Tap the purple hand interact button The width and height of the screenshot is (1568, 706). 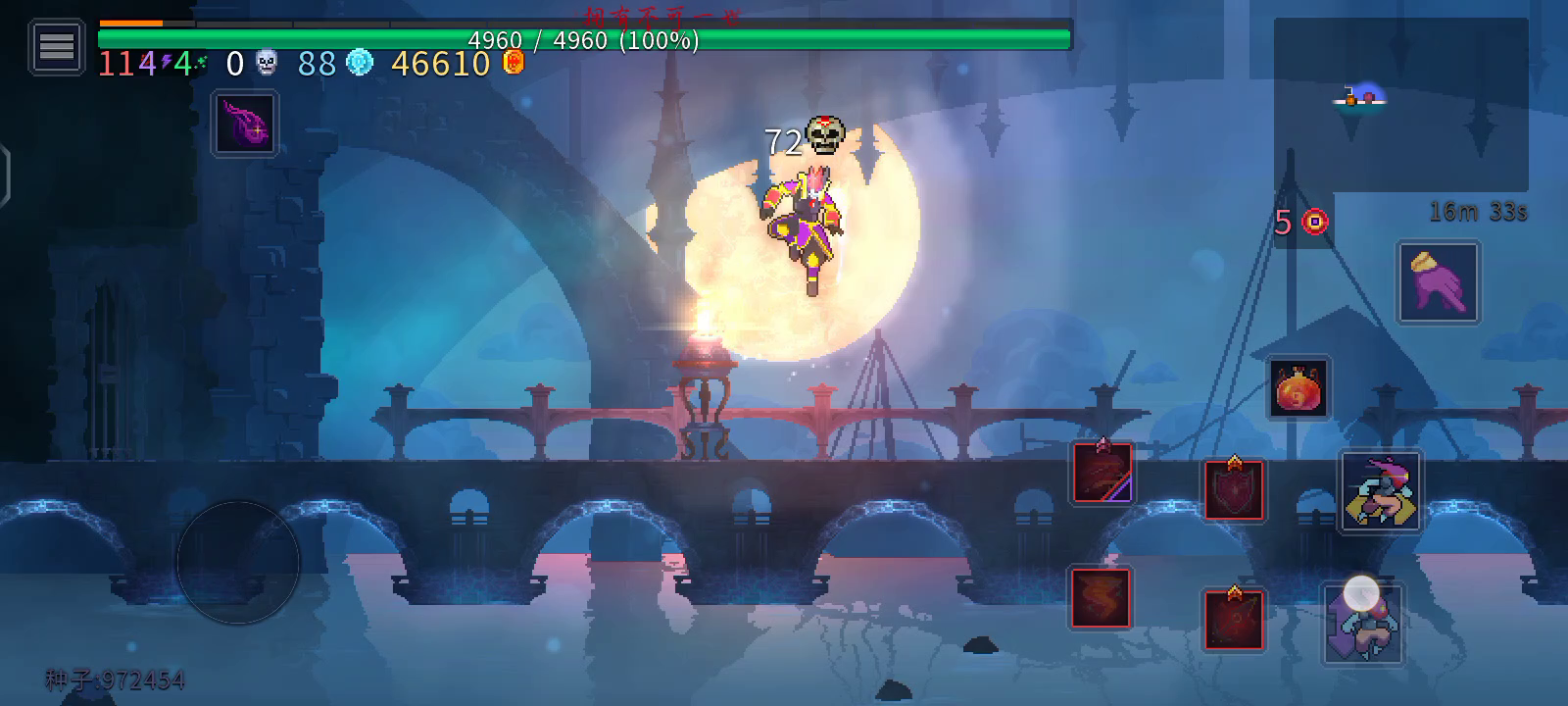coord(1438,281)
